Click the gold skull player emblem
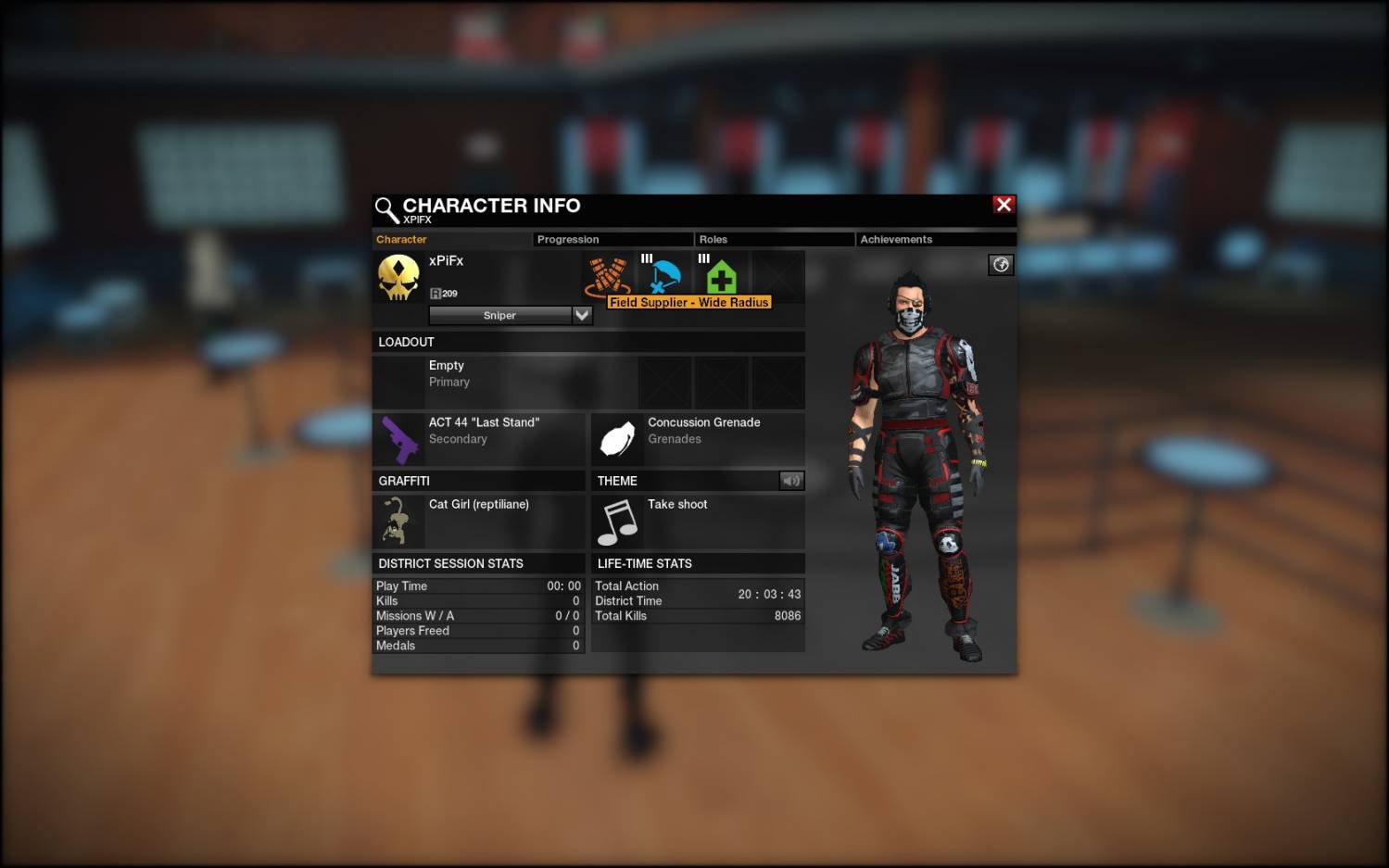 (x=398, y=277)
